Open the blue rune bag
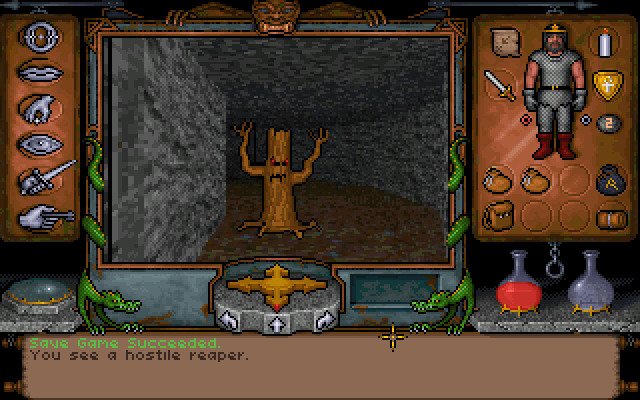The height and width of the screenshot is (400, 640). pos(603,181)
